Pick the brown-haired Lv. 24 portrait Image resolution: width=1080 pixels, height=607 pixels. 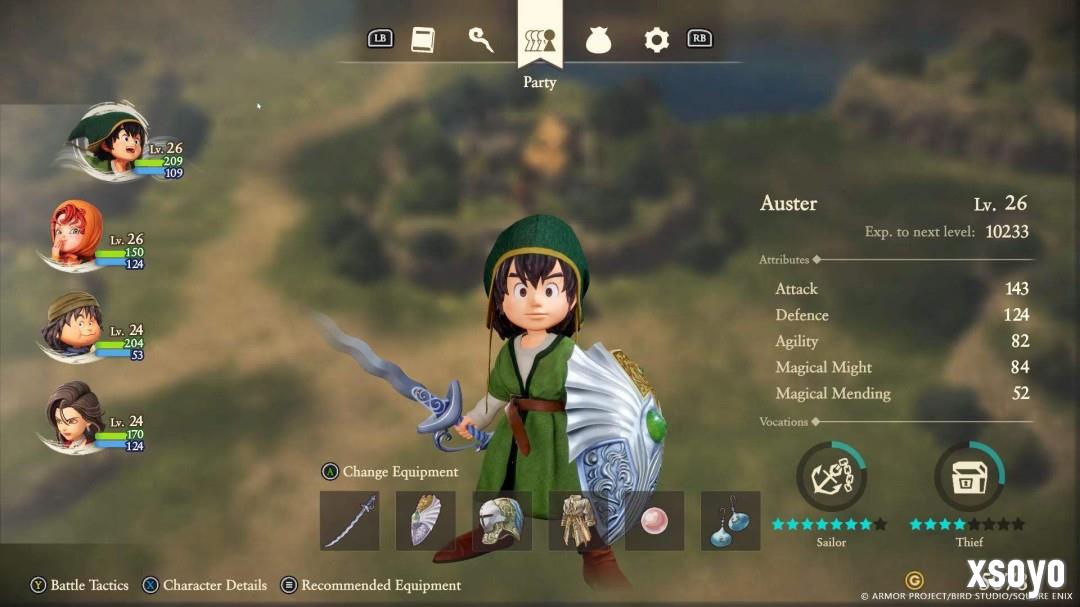pos(76,415)
